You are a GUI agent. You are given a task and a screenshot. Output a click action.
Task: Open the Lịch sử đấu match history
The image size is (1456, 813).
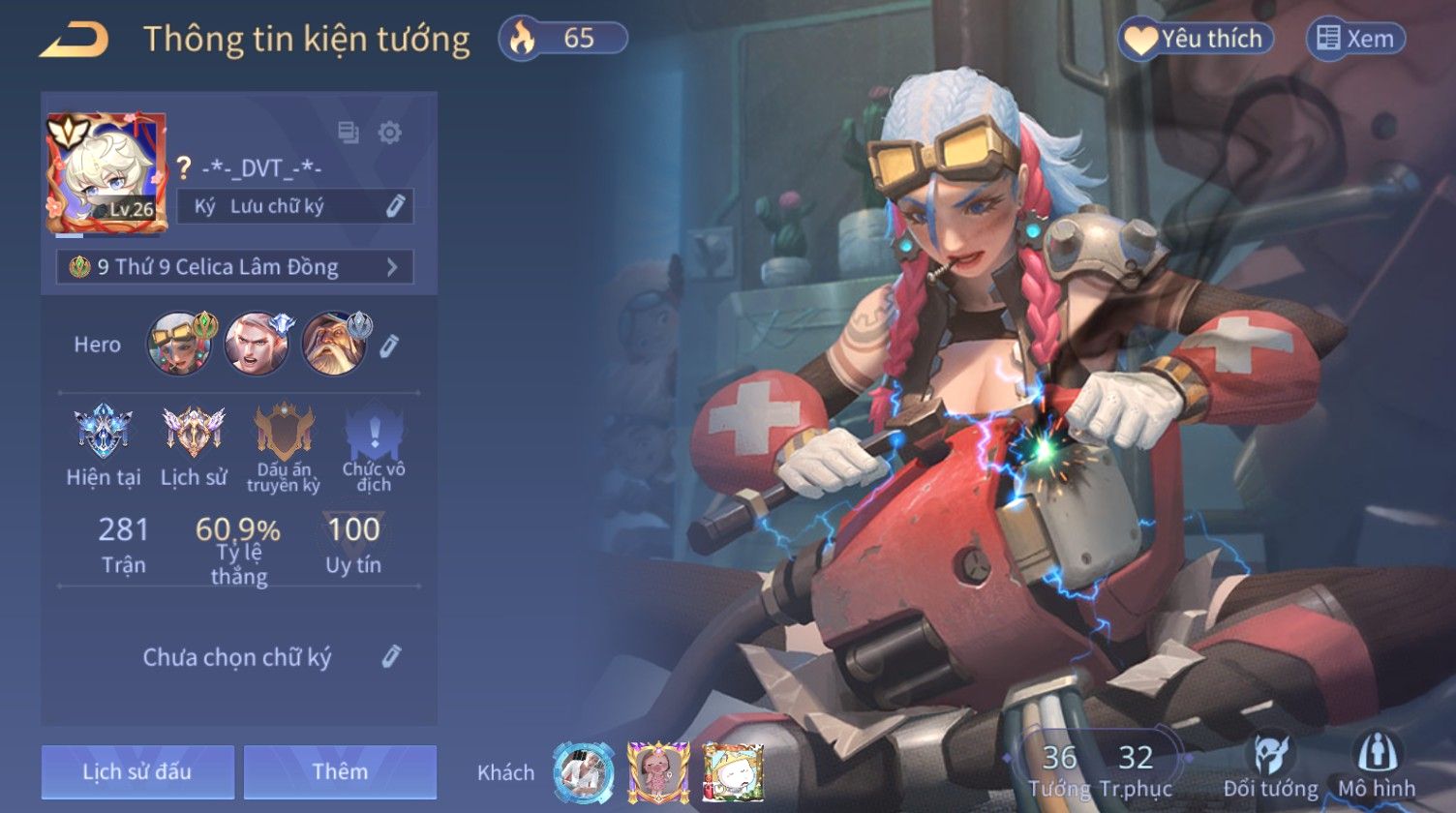coord(137,771)
